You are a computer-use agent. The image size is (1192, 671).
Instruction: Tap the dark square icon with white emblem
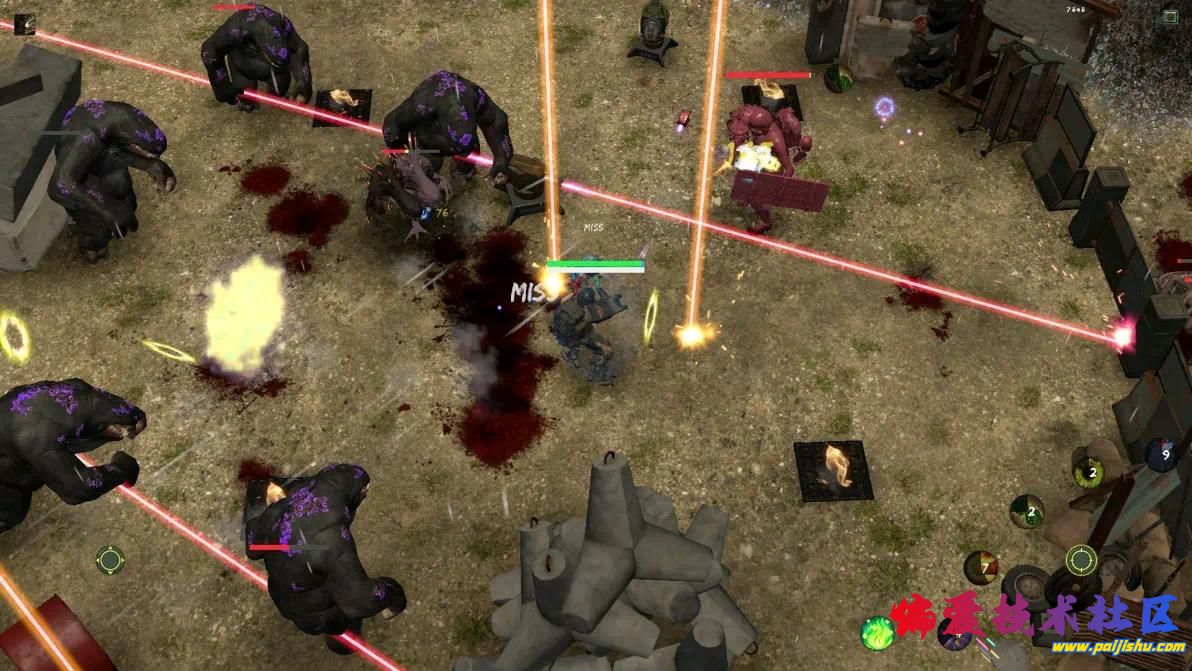(24, 24)
